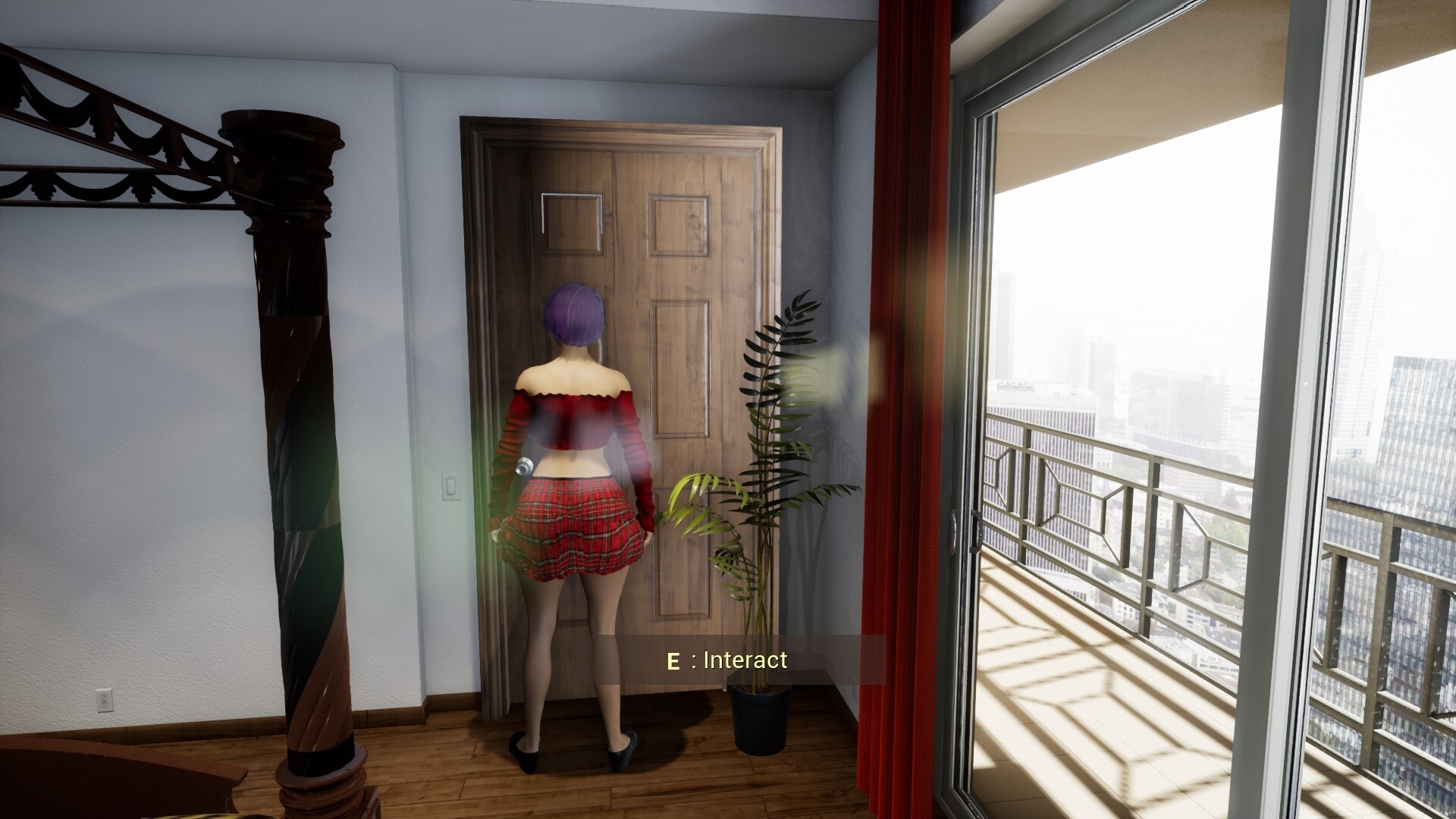Click the light switch on the wall
Screen dimensions: 1456x819
[450, 488]
